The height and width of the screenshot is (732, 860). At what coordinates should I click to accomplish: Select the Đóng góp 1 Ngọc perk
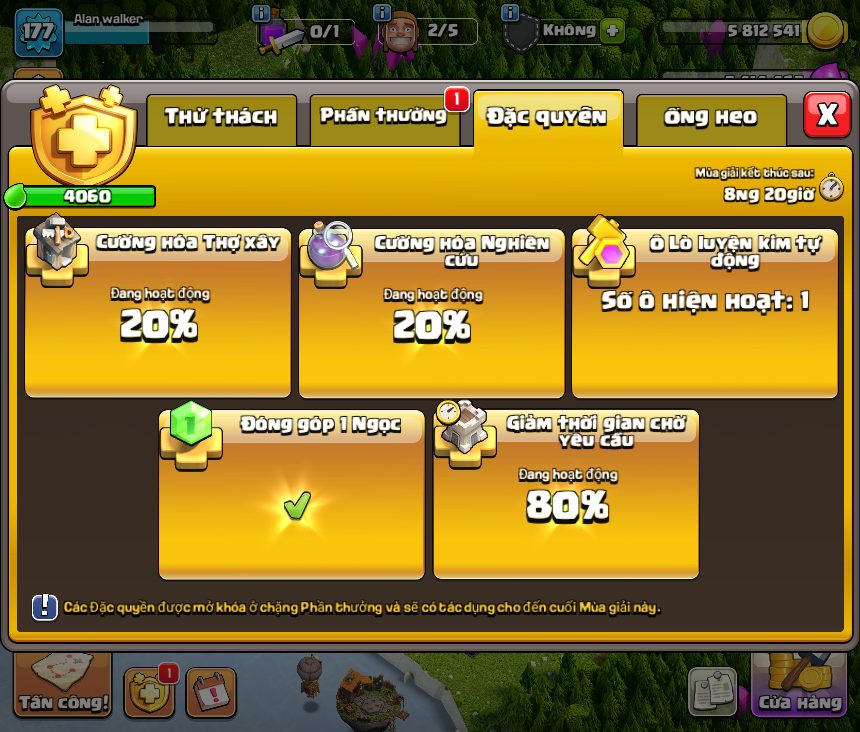(x=292, y=494)
